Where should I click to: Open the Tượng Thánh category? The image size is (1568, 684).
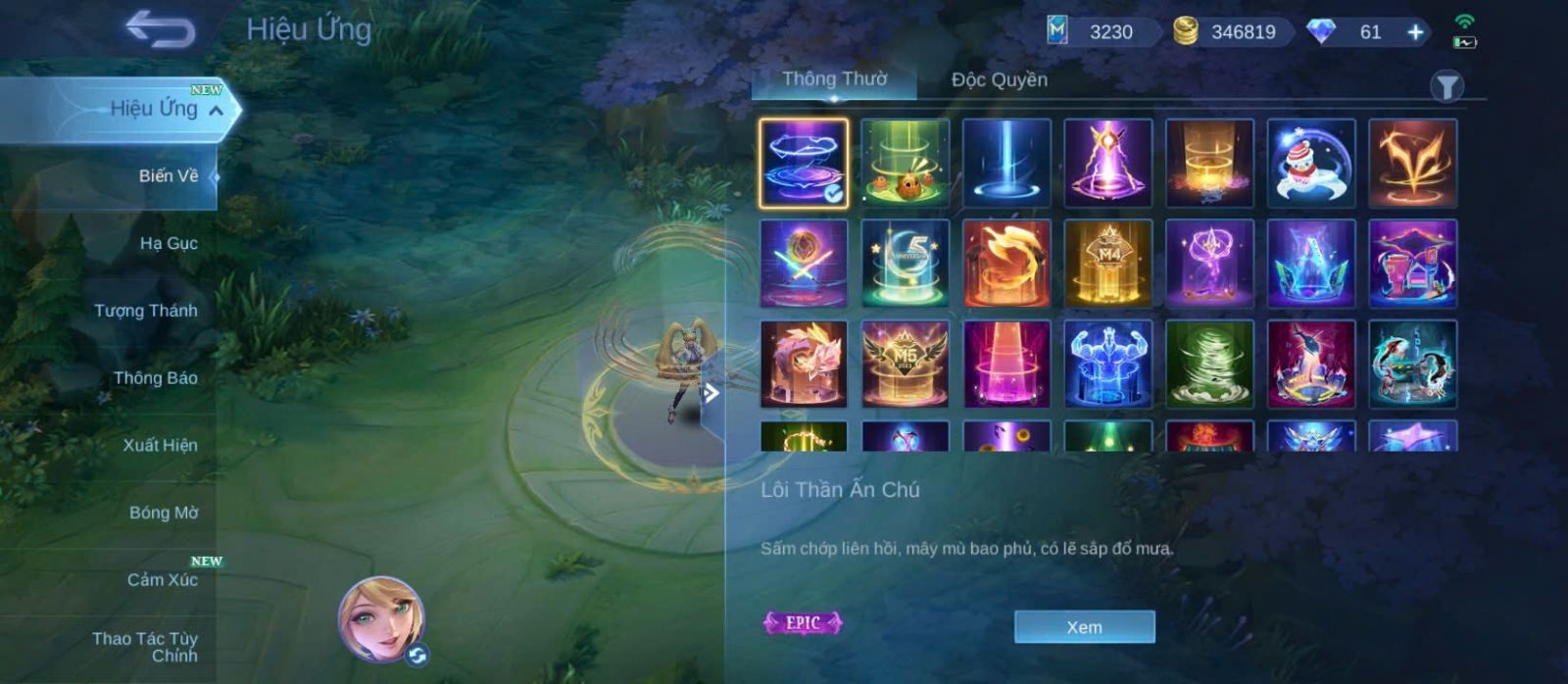click(x=145, y=311)
